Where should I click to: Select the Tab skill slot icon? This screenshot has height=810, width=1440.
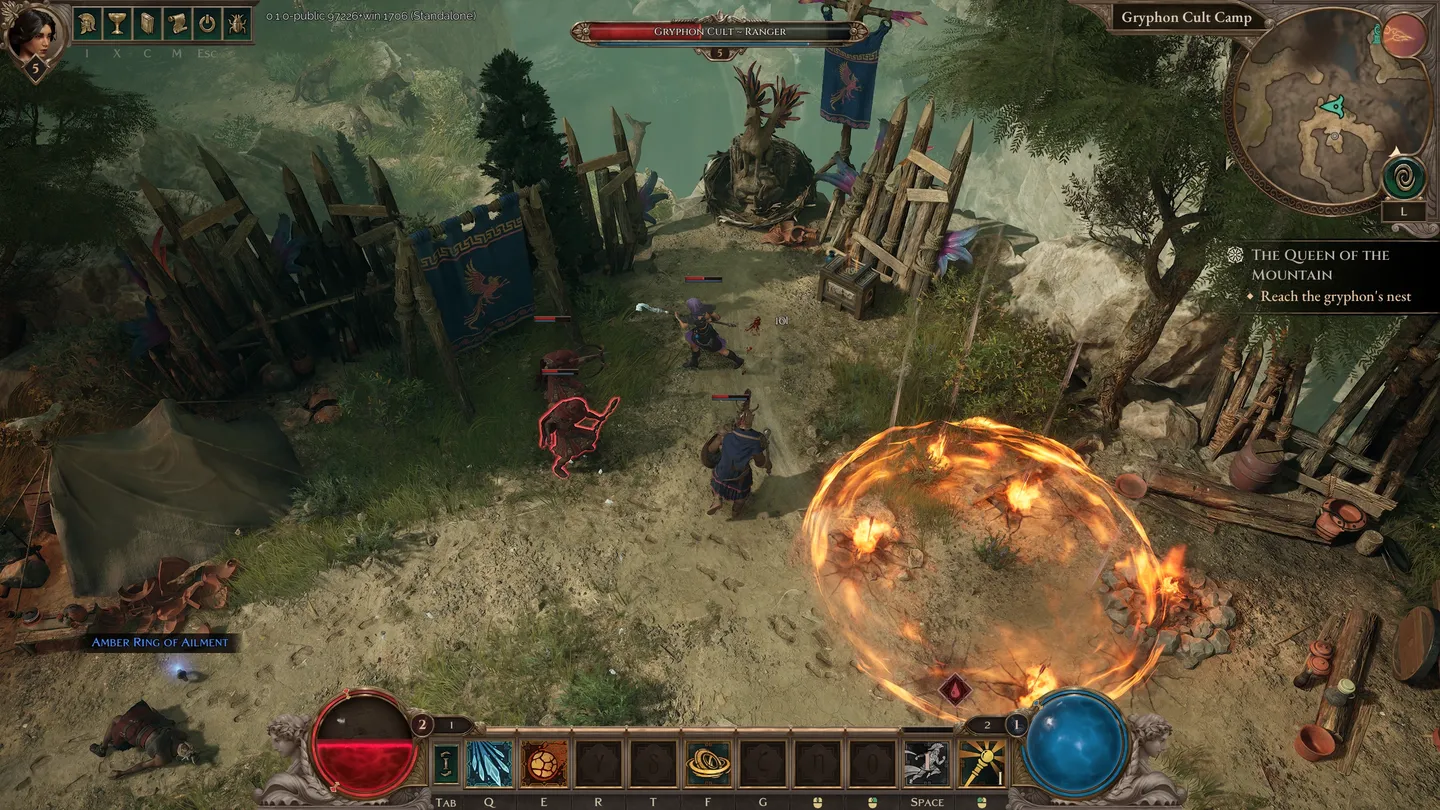(447, 762)
